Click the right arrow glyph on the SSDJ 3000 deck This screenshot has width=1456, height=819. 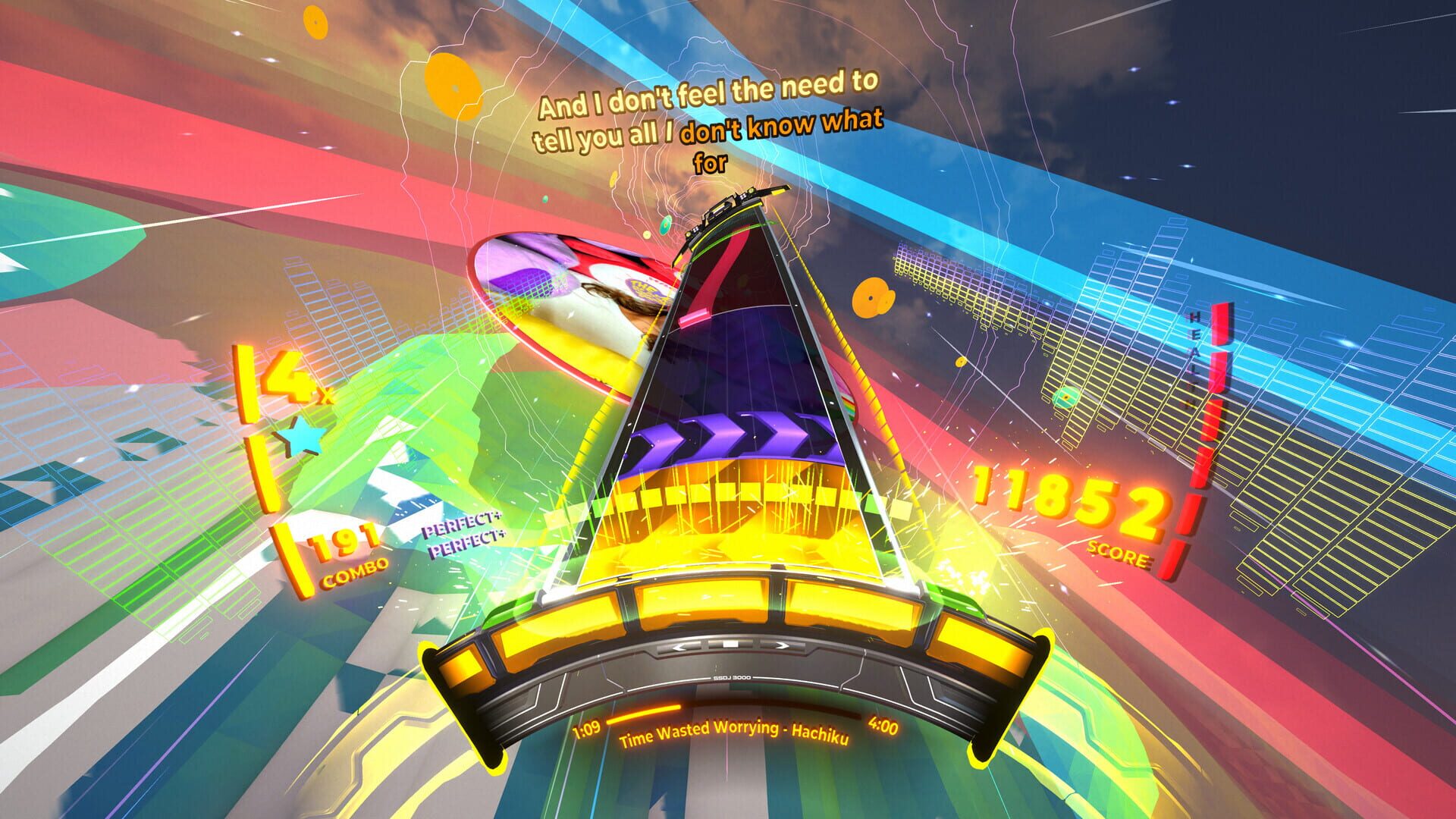(781, 646)
